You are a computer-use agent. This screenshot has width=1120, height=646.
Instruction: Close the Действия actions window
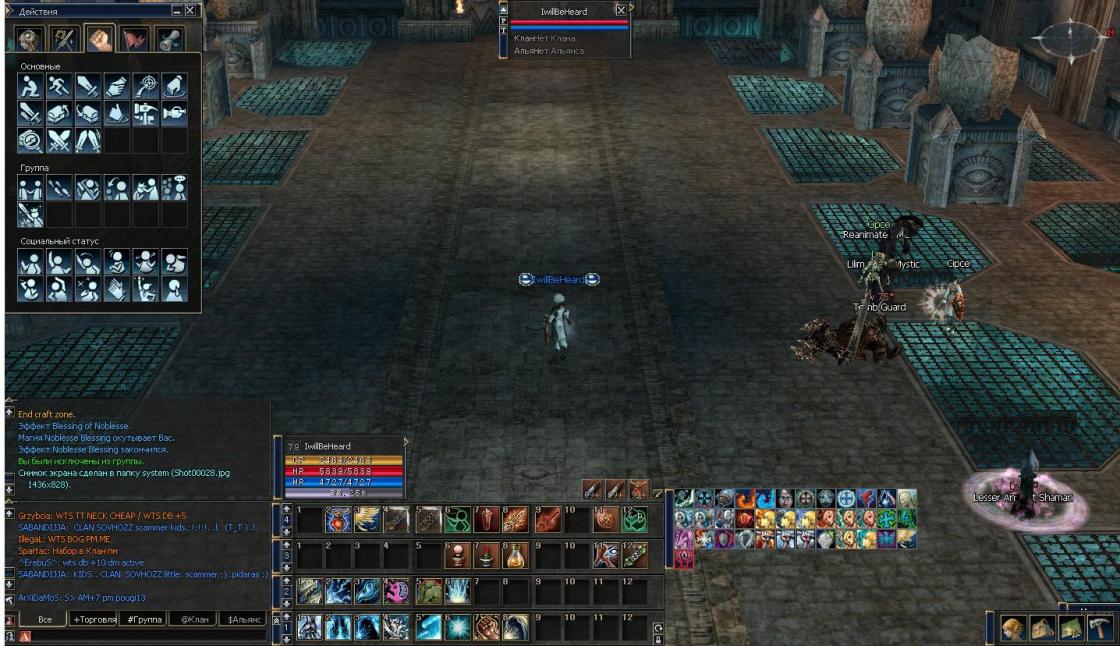[190, 10]
